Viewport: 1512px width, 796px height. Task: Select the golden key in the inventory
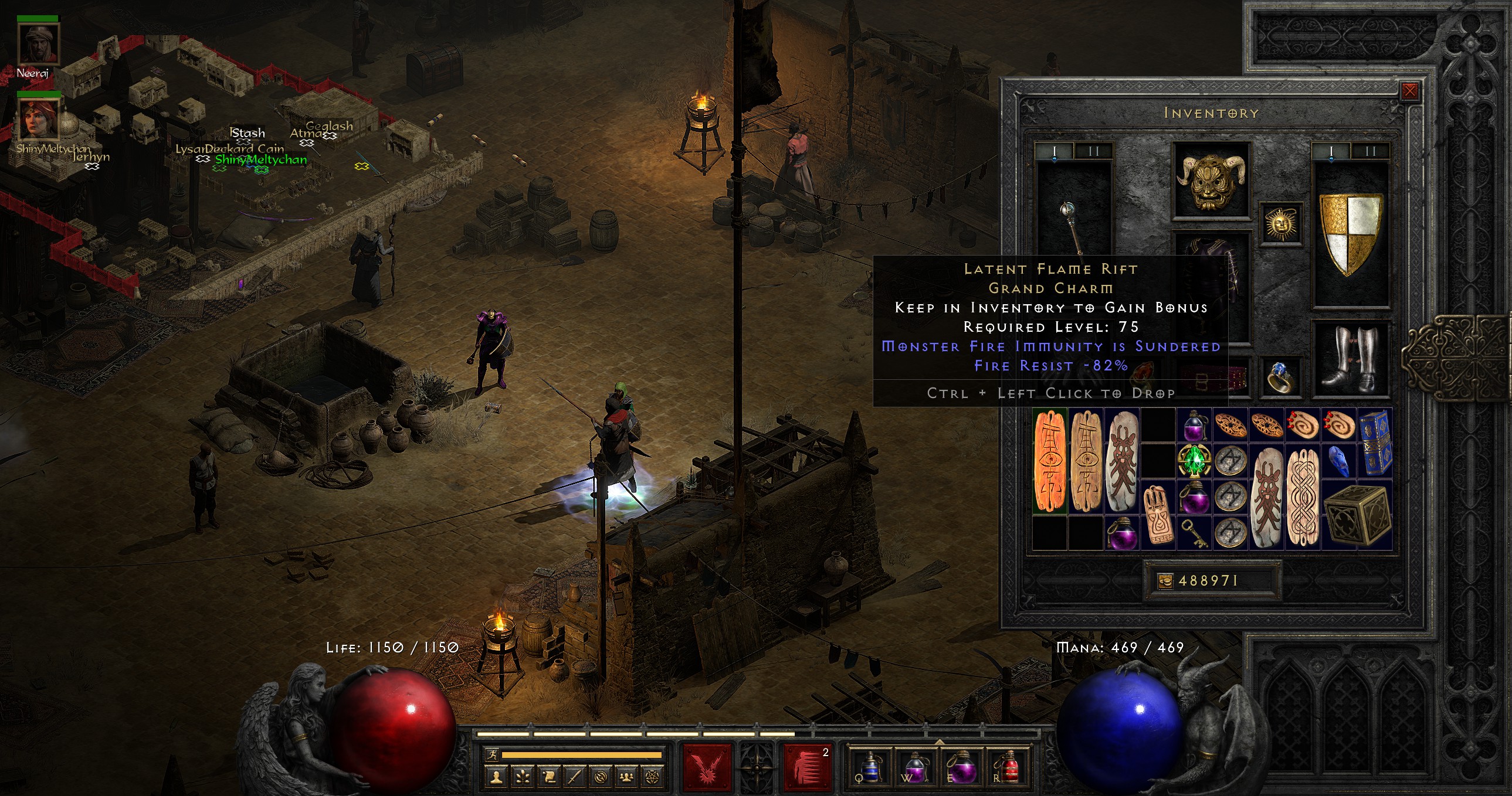(x=1194, y=533)
